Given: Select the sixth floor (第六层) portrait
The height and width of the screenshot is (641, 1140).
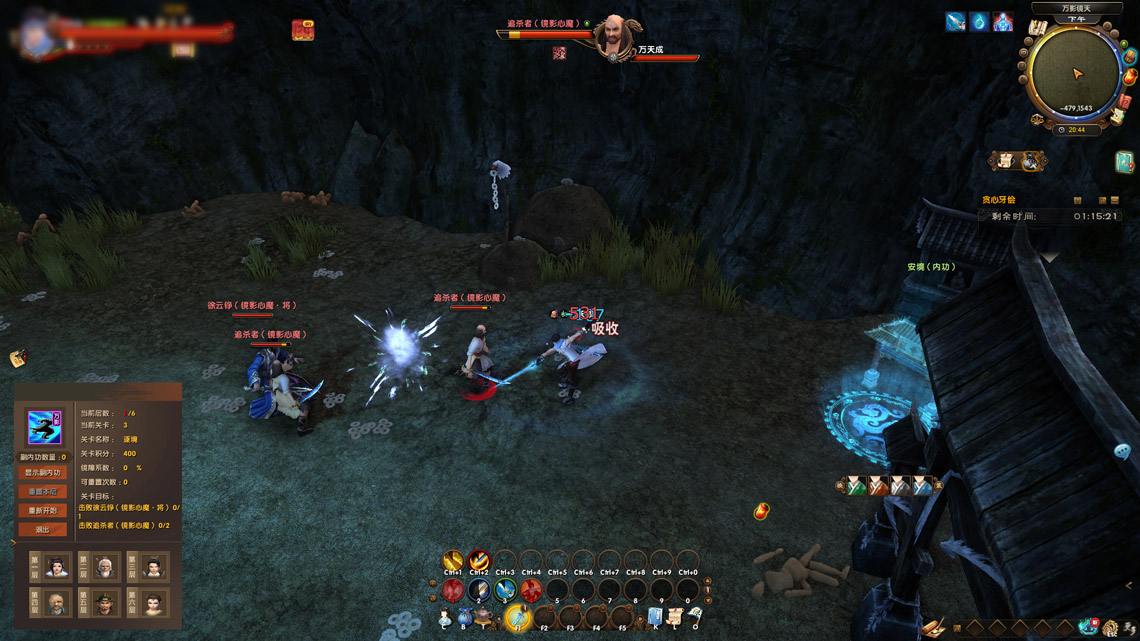Looking at the screenshot, I should click(154, 603).
